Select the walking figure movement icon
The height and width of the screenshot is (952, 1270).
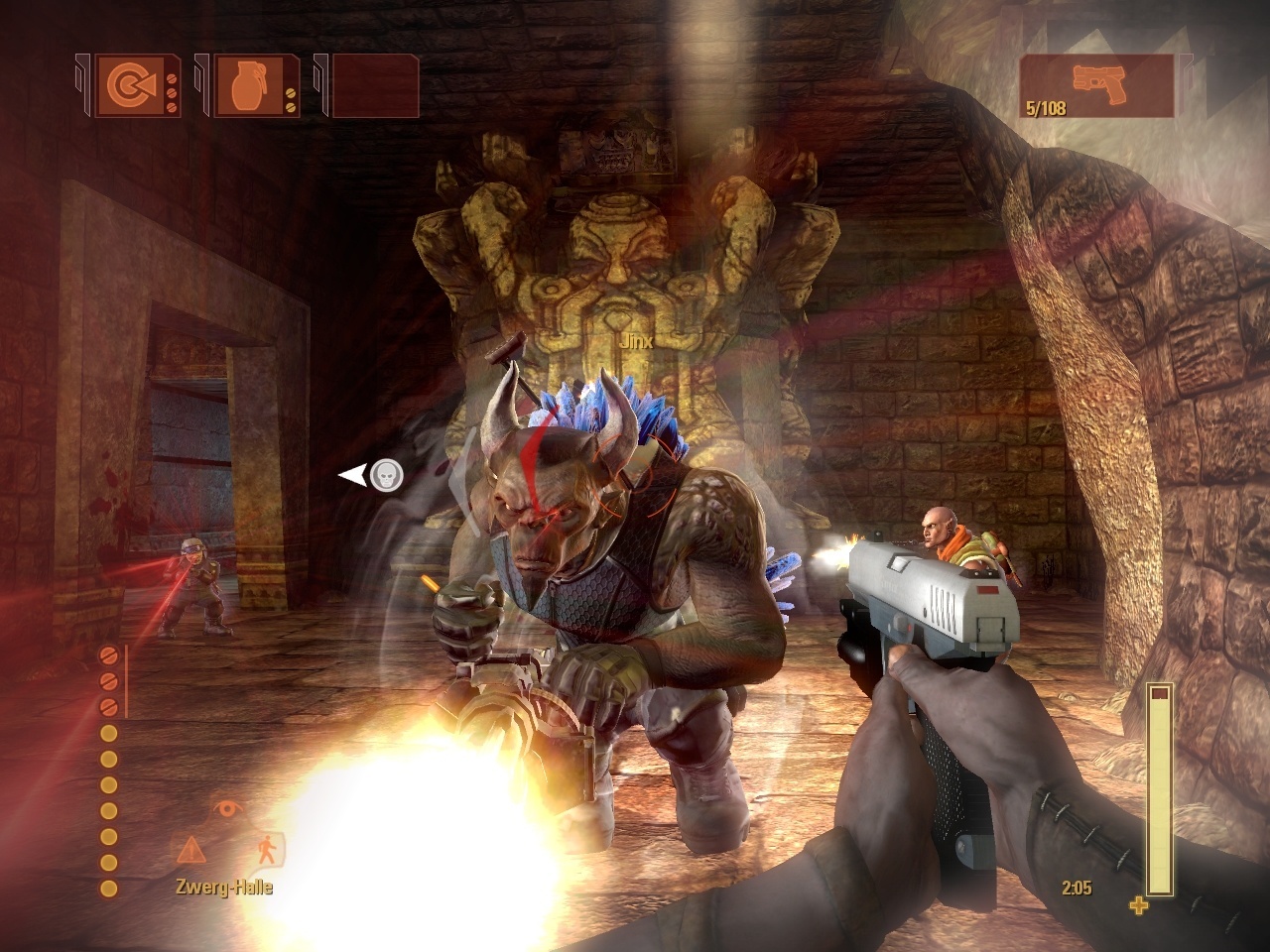266,850
